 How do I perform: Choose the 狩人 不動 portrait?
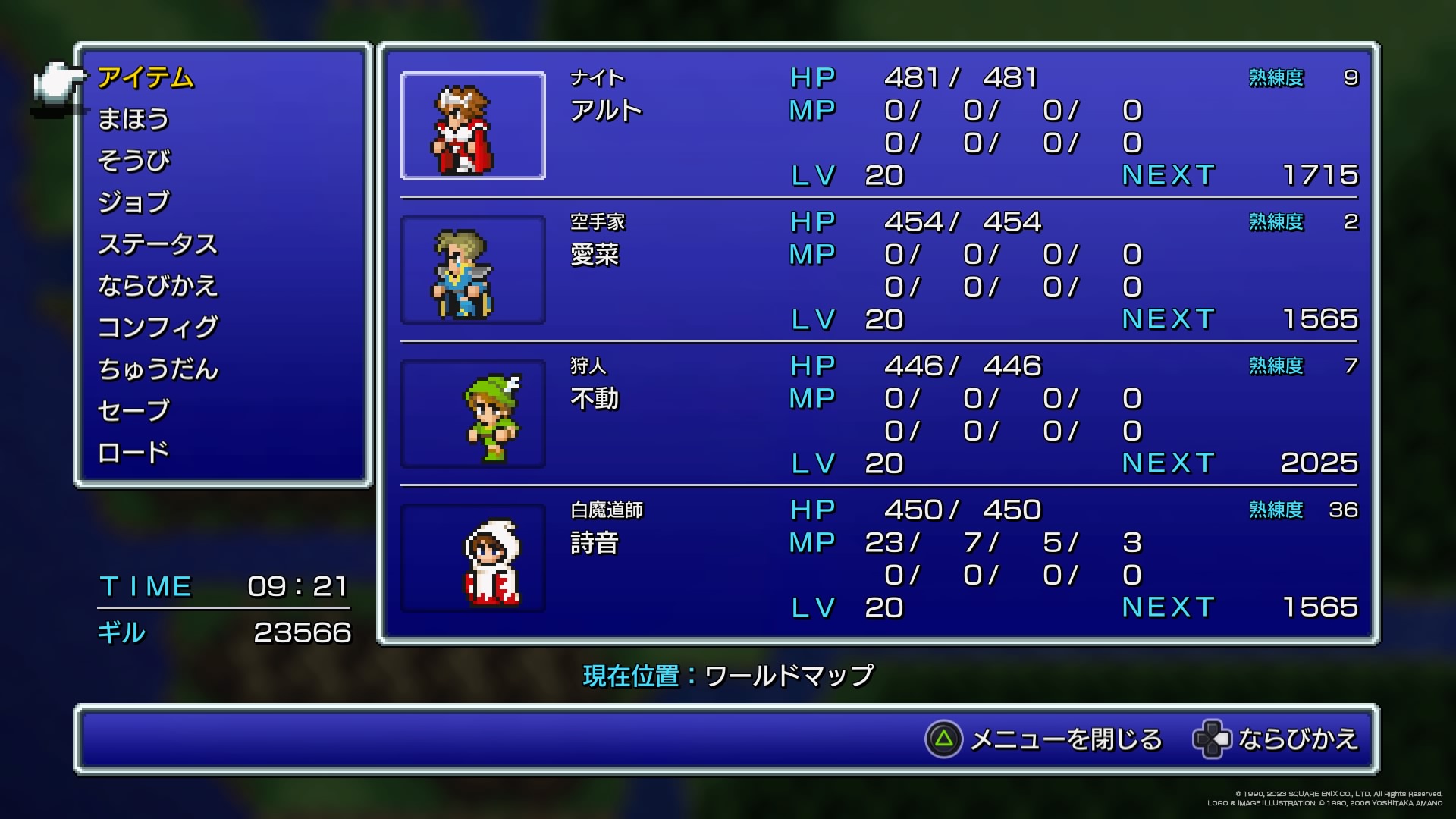point(472,414)
